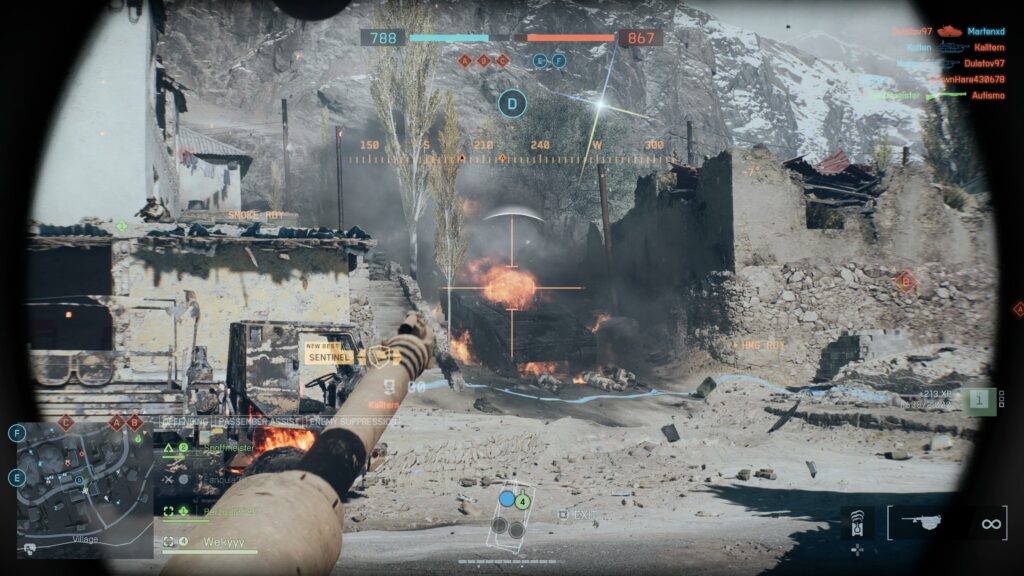
Task: Select objective E marker beside the minimap
Action: [17, 478]
